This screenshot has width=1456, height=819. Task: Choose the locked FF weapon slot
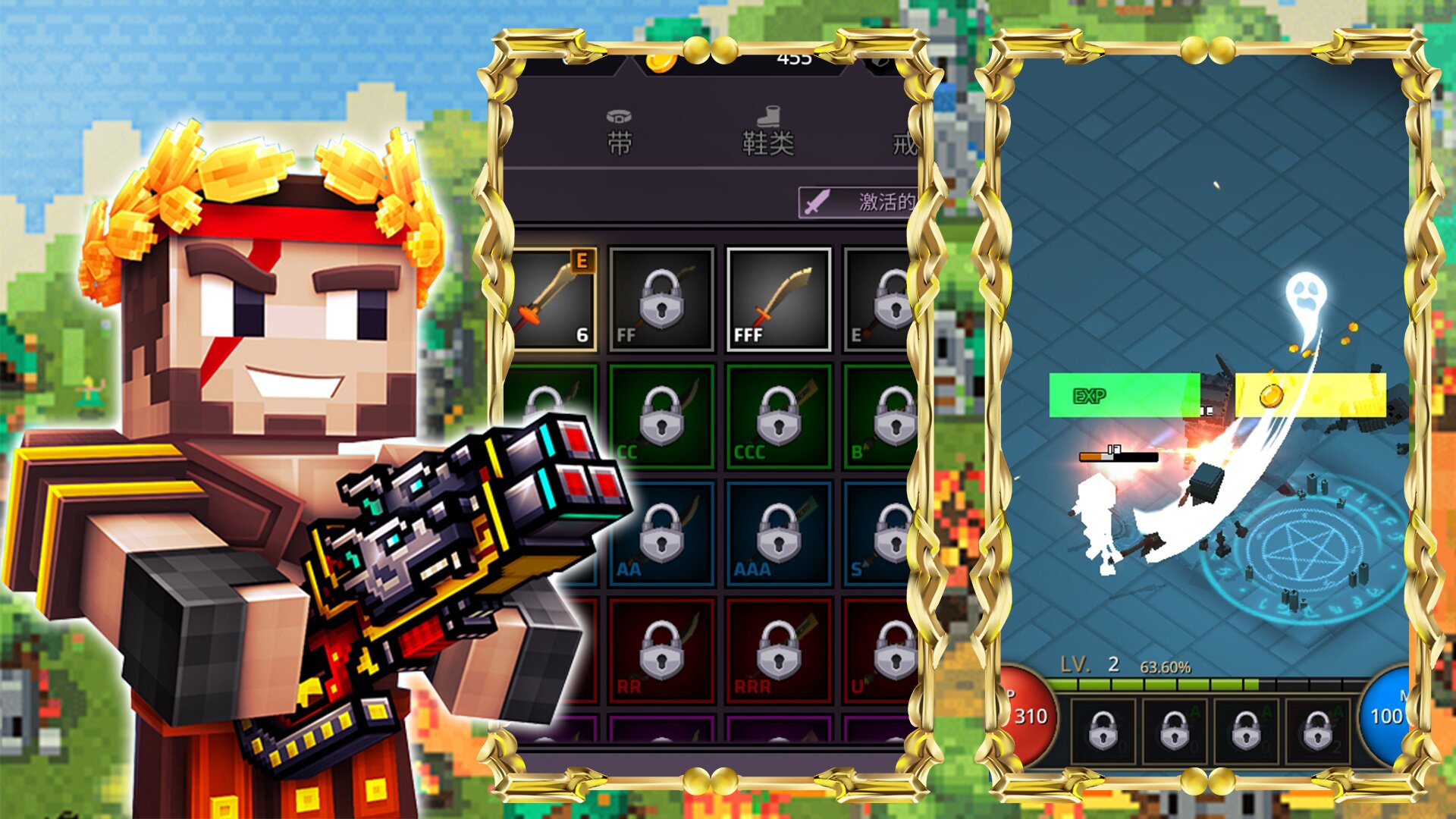click(661, 300)
